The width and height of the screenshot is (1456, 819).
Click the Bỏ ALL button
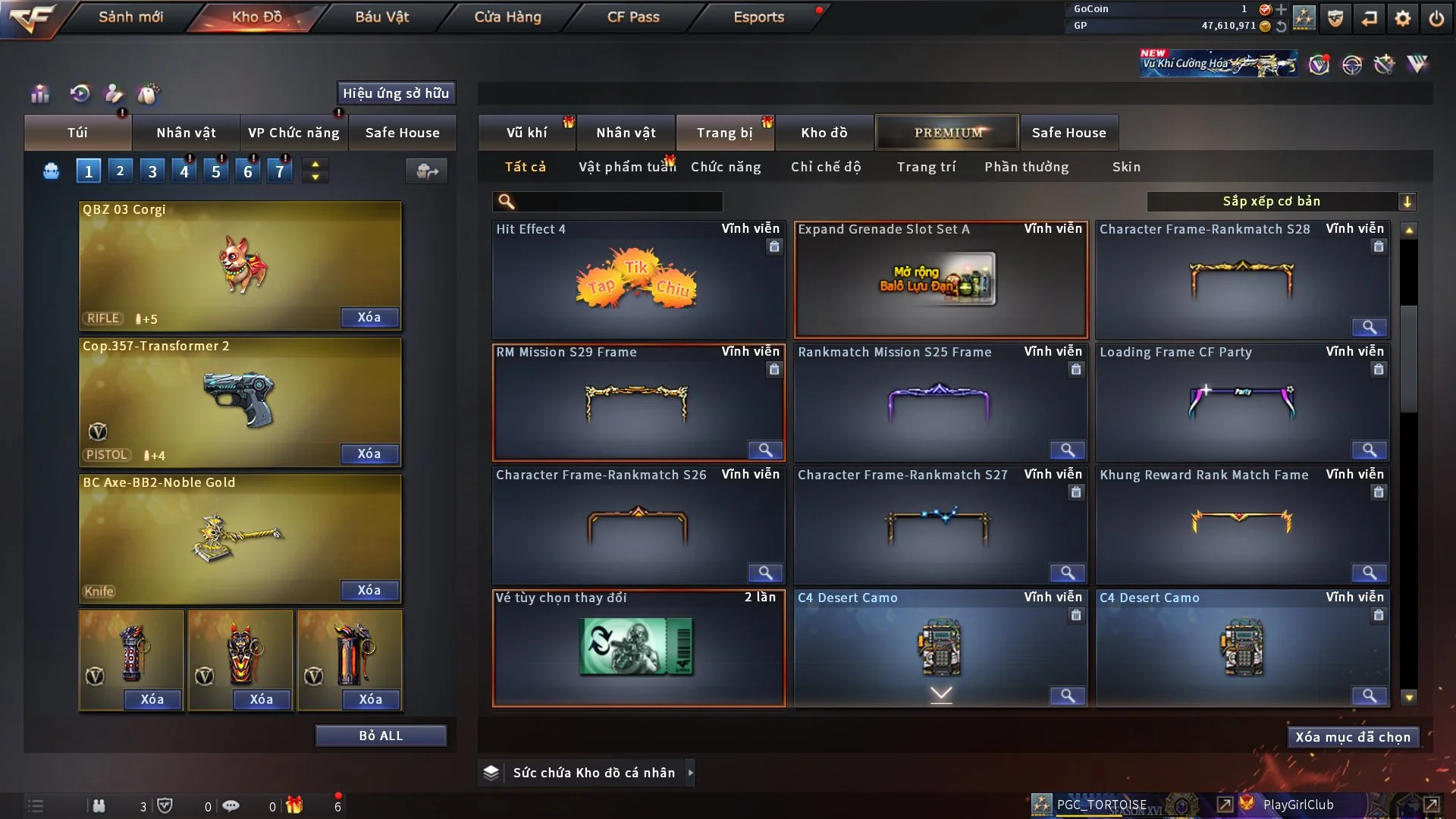point(381,736)
